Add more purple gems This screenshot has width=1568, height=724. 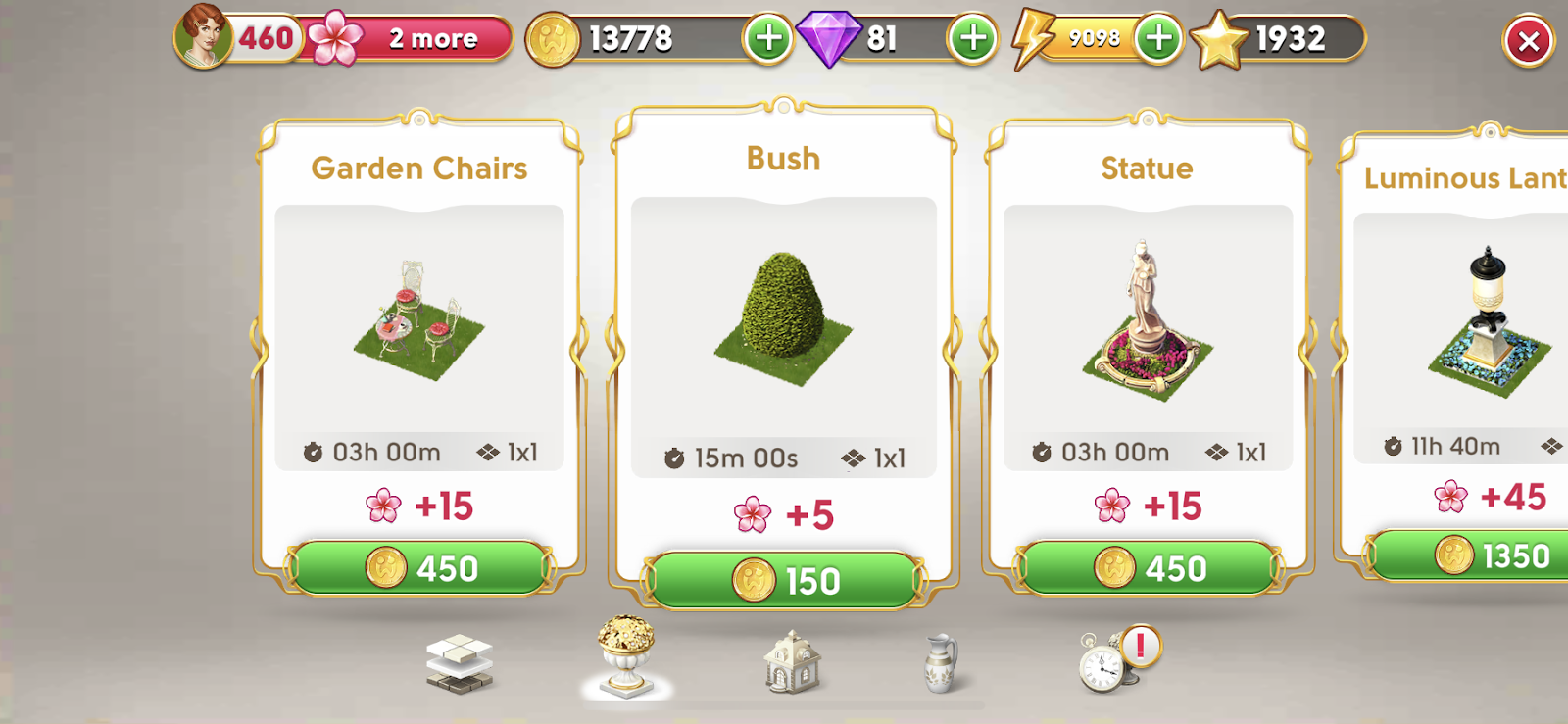pos(972,39)
